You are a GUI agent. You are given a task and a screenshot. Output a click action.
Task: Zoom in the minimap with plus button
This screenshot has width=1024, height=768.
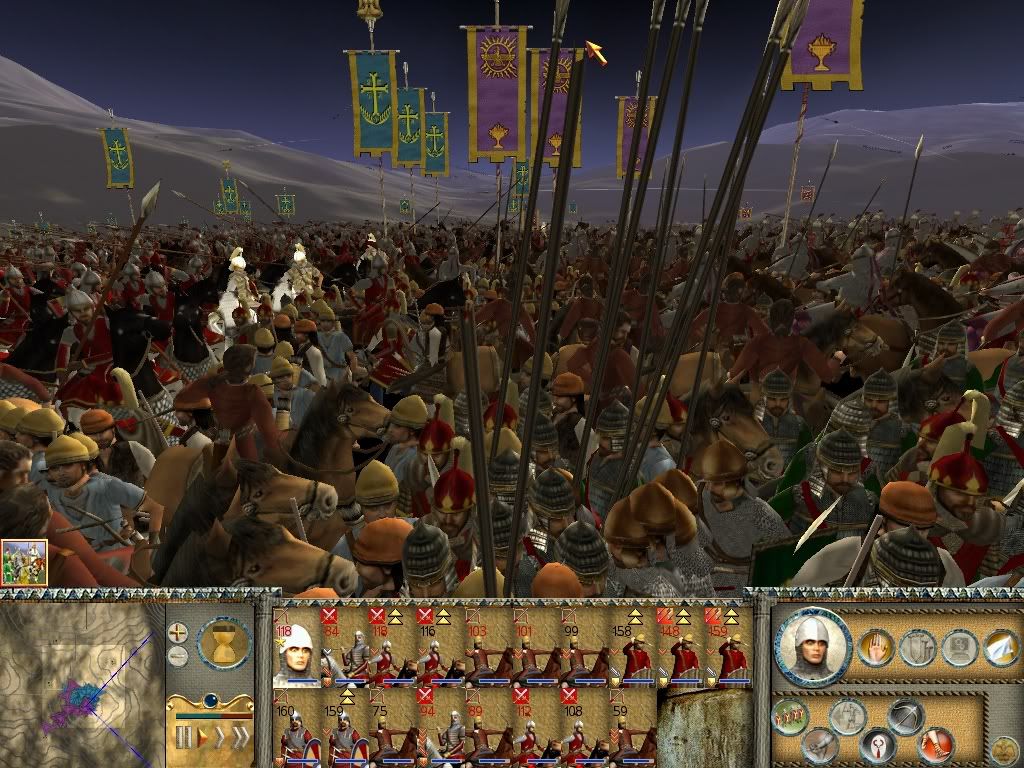(177, 633)
